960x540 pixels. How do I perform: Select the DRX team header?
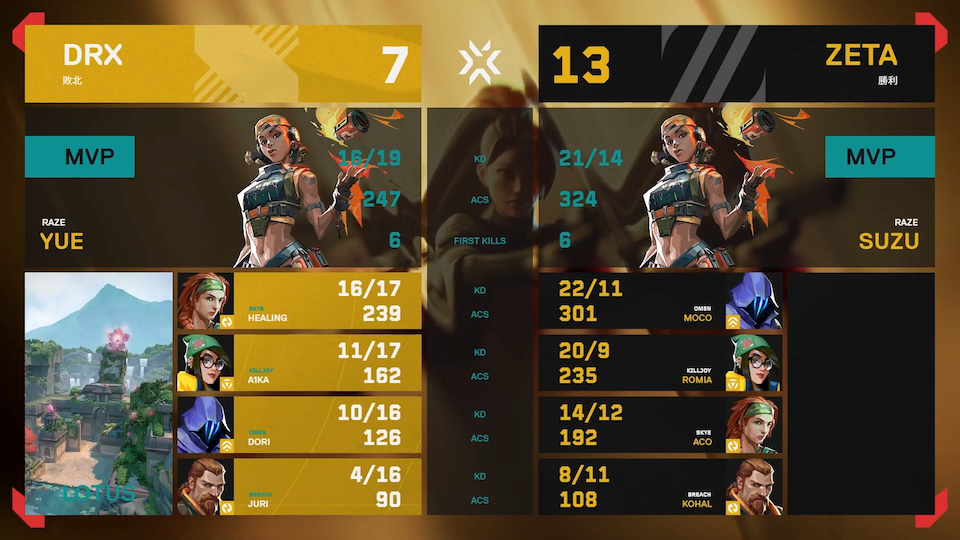tap(222, 64)
